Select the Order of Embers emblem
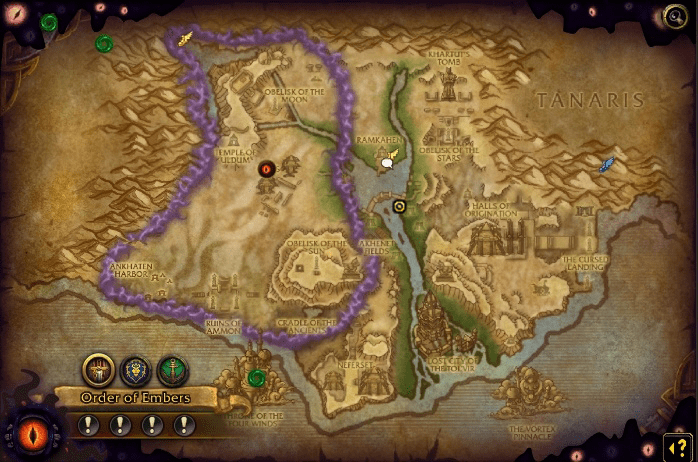698x462 pixels. [98, 370]
